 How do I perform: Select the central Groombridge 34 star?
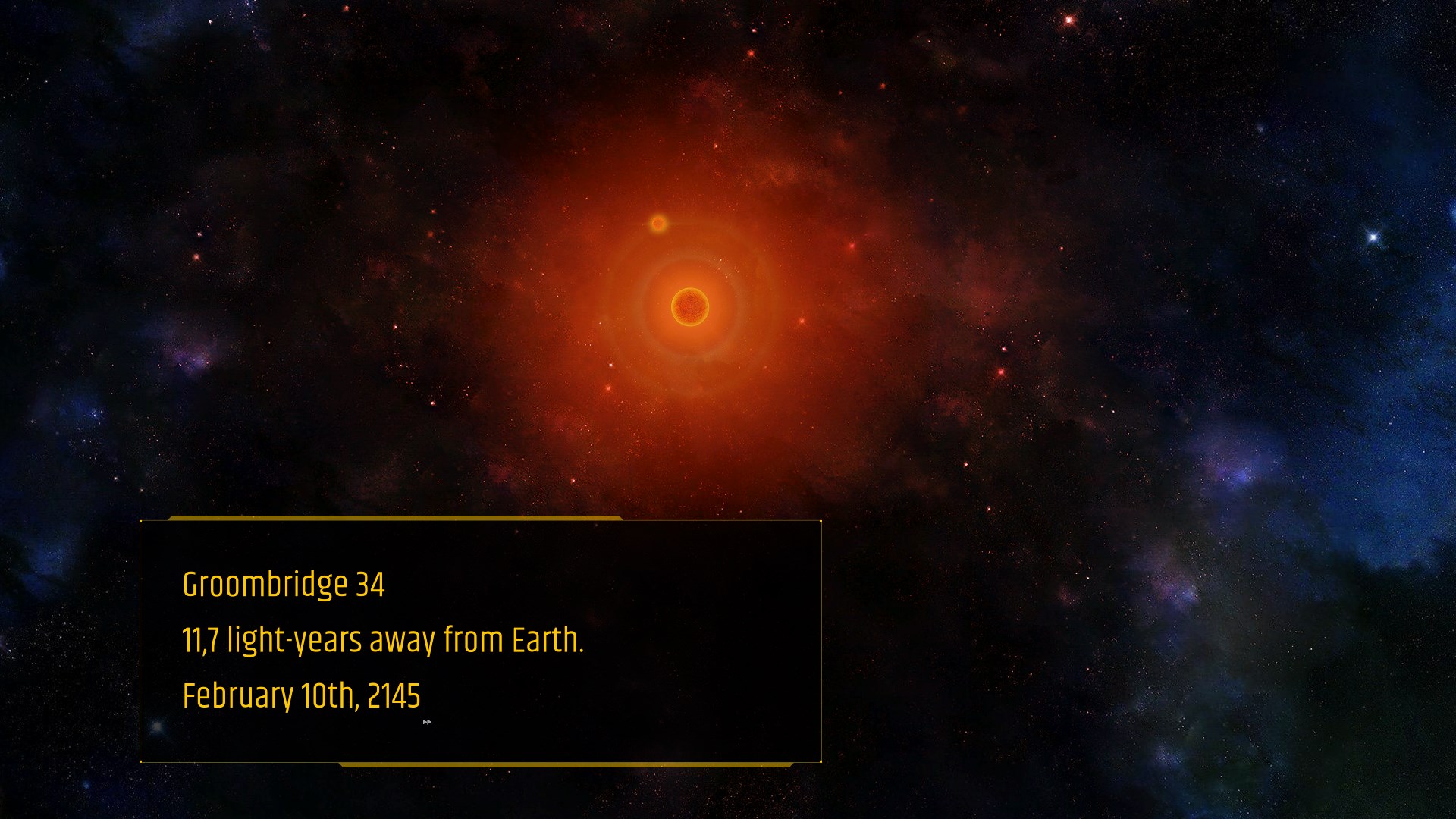pyautogui.click(x=691, y=306)
